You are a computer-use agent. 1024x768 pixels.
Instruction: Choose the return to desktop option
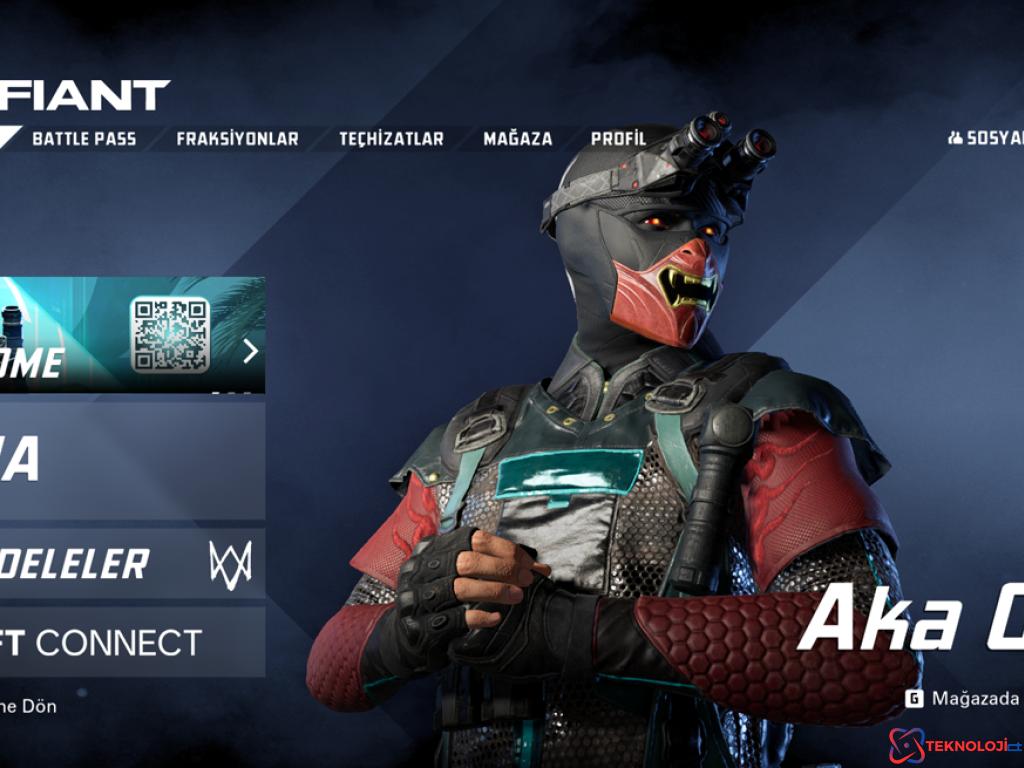30,706
